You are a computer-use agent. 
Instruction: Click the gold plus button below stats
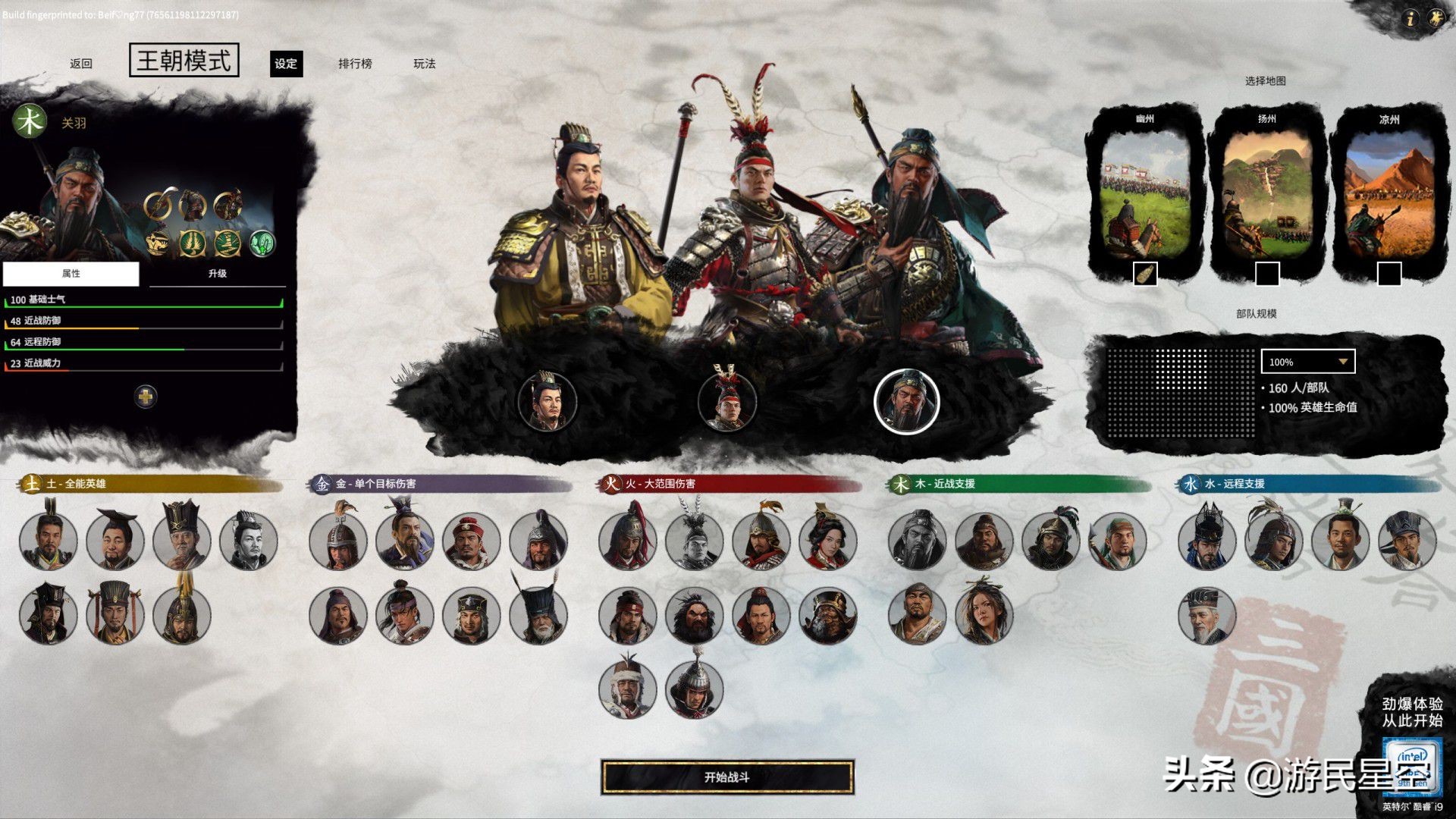[x=146, y=396]
